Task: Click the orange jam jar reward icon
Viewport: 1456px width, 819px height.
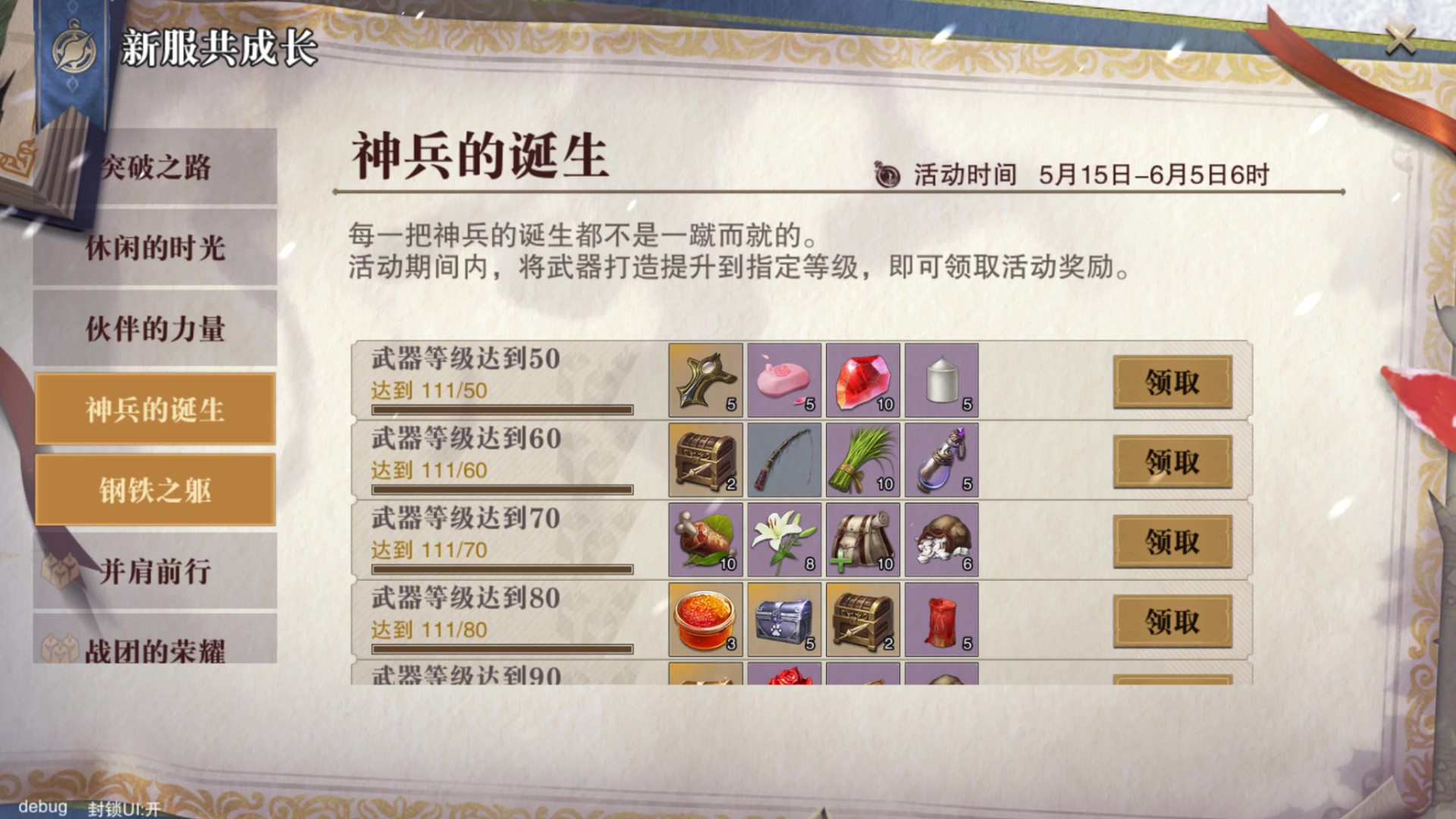Action: click(705, 619)
